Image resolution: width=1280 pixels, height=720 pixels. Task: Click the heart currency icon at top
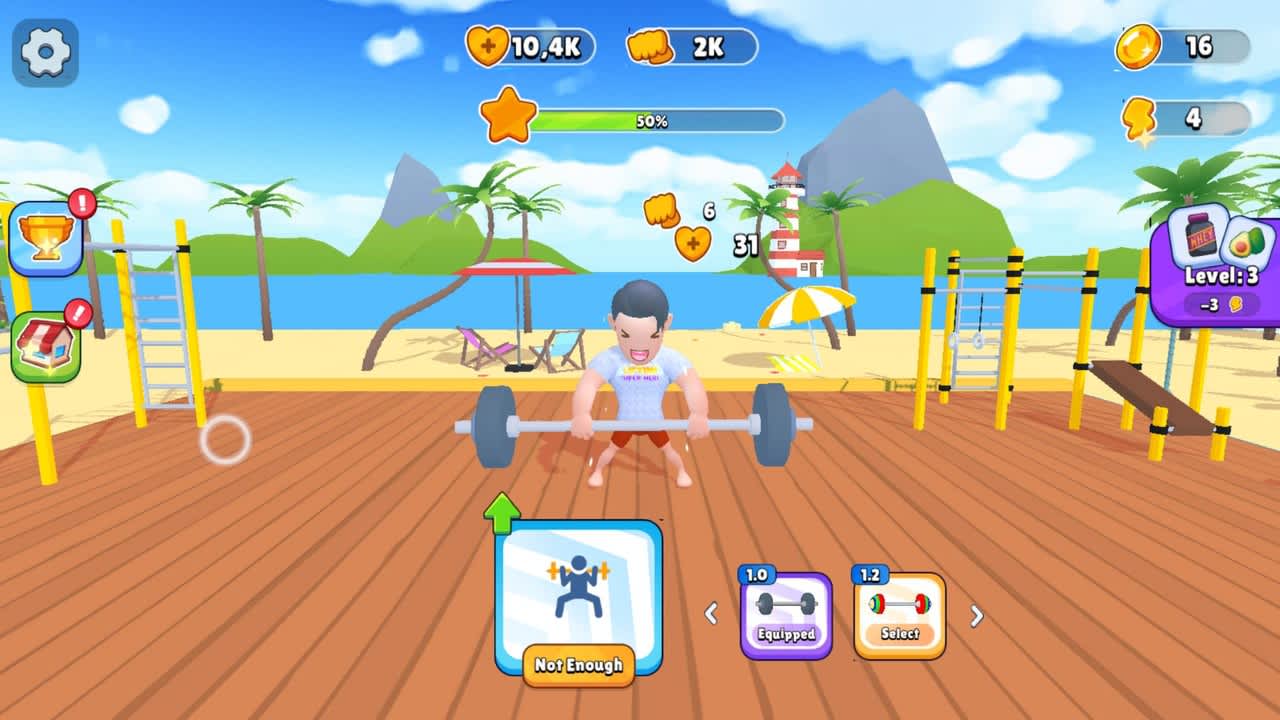490,44
